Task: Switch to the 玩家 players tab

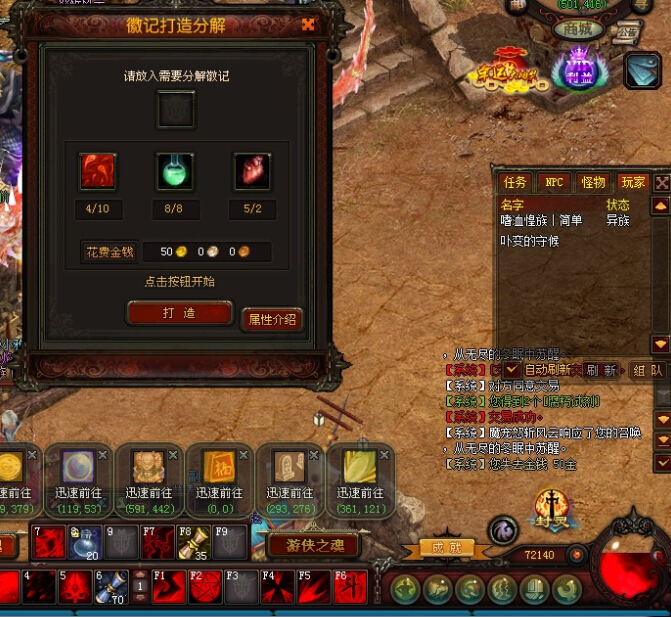Action: click(633, 183)
